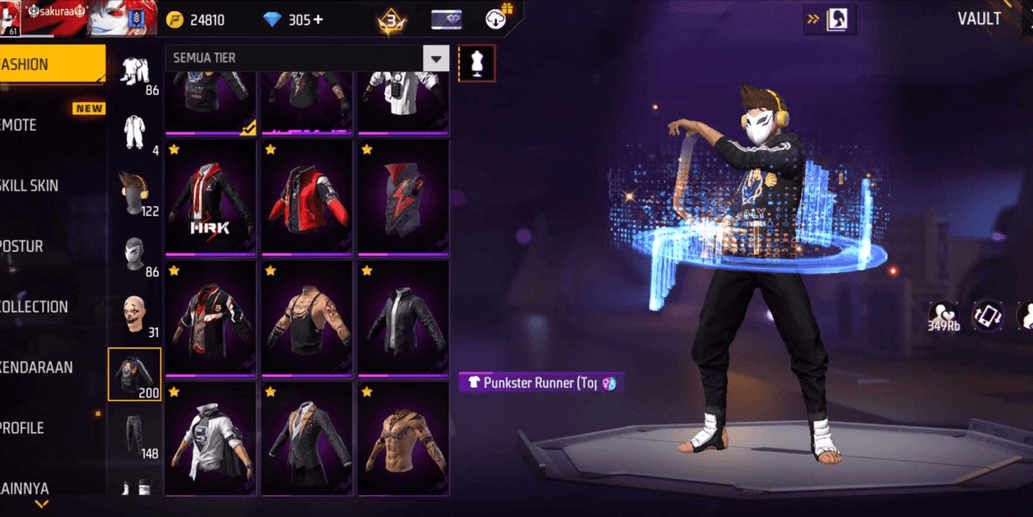Open the cloud download center icon
This screenshot has width=1033, height=517.
496,19
